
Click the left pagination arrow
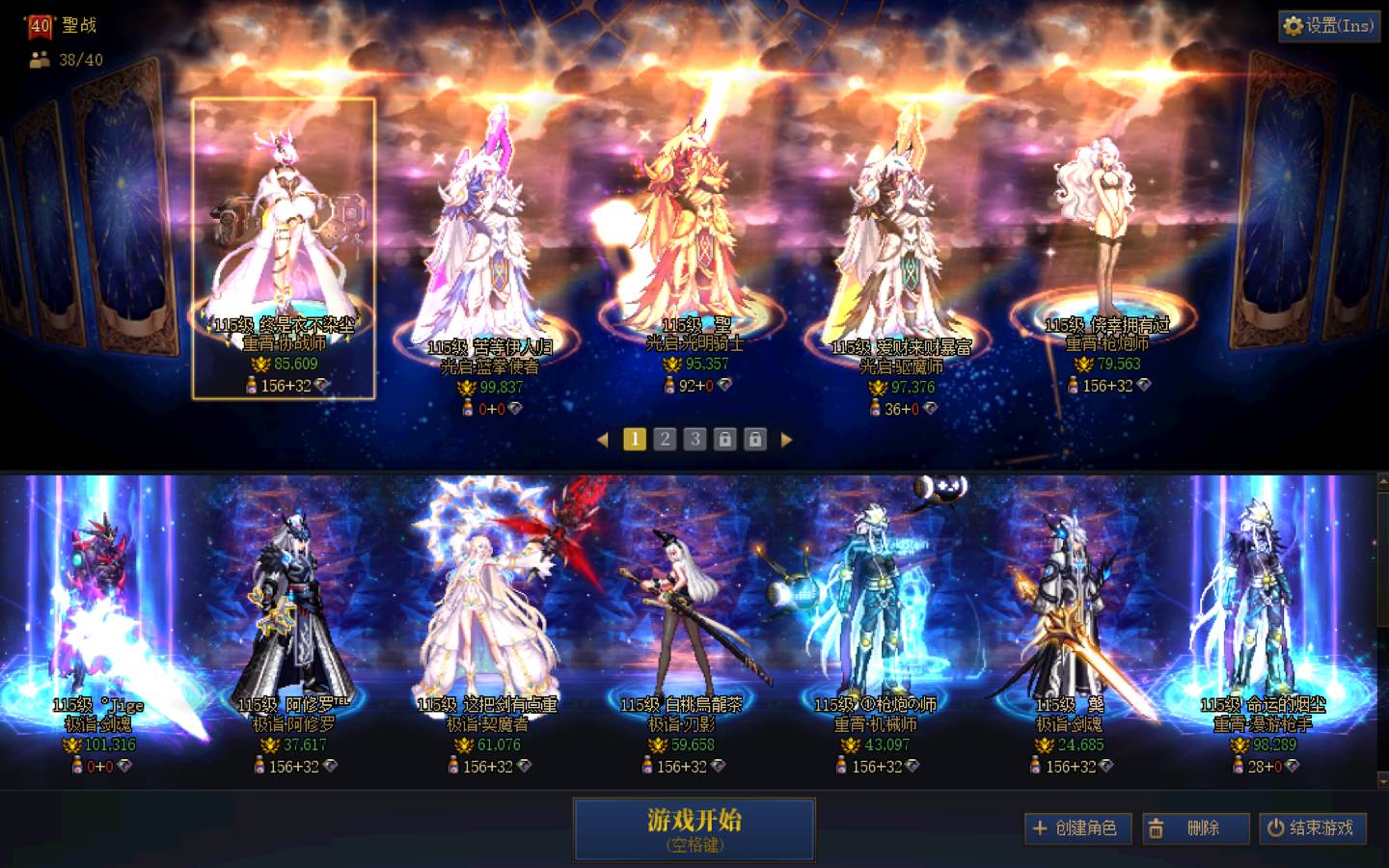point(605,439)
